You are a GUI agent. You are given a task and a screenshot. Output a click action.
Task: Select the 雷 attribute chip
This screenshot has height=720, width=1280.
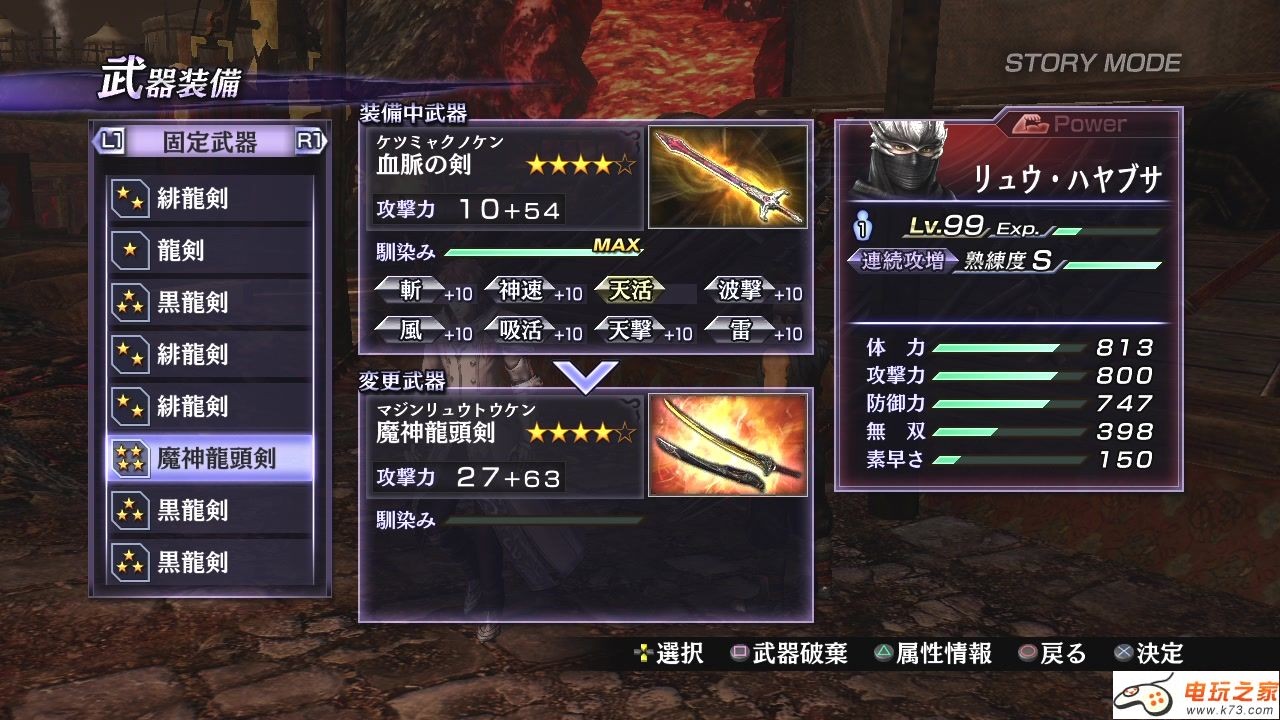pyautogui.click(x=741, y=329)
